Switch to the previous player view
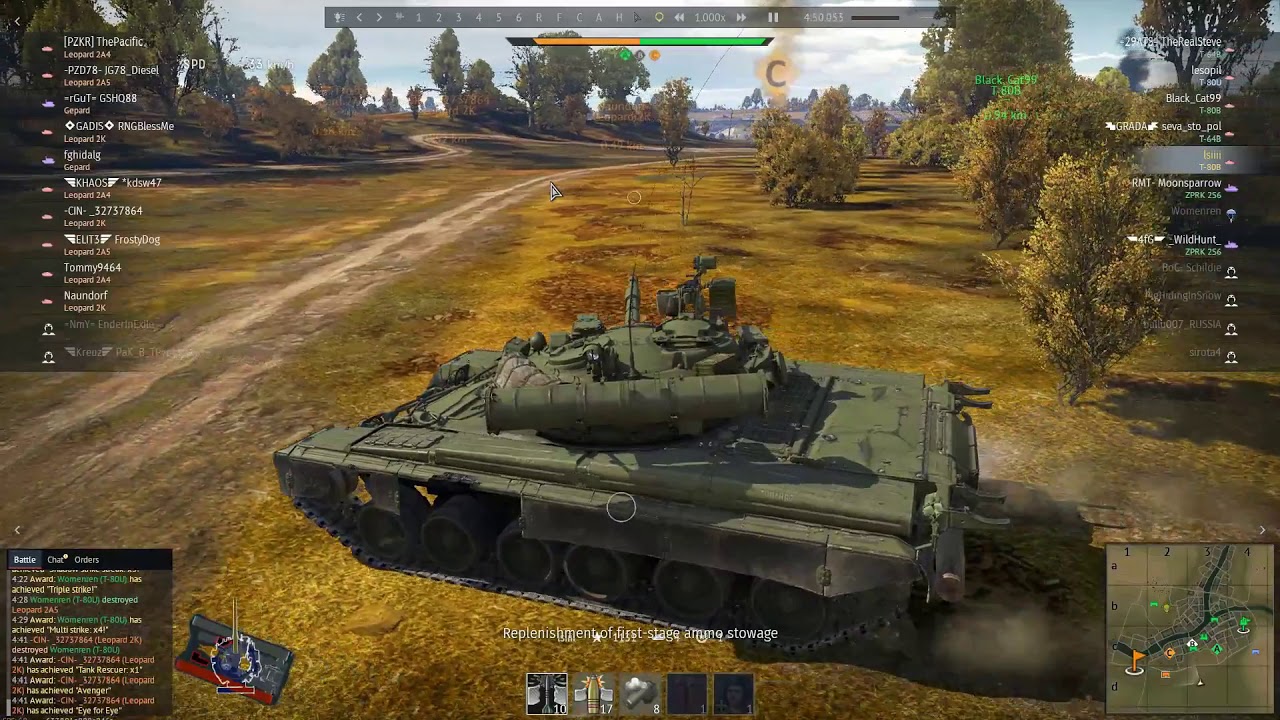Viewport: 1280px width, 720px height. pyautogui.click(x=359, y=17)
